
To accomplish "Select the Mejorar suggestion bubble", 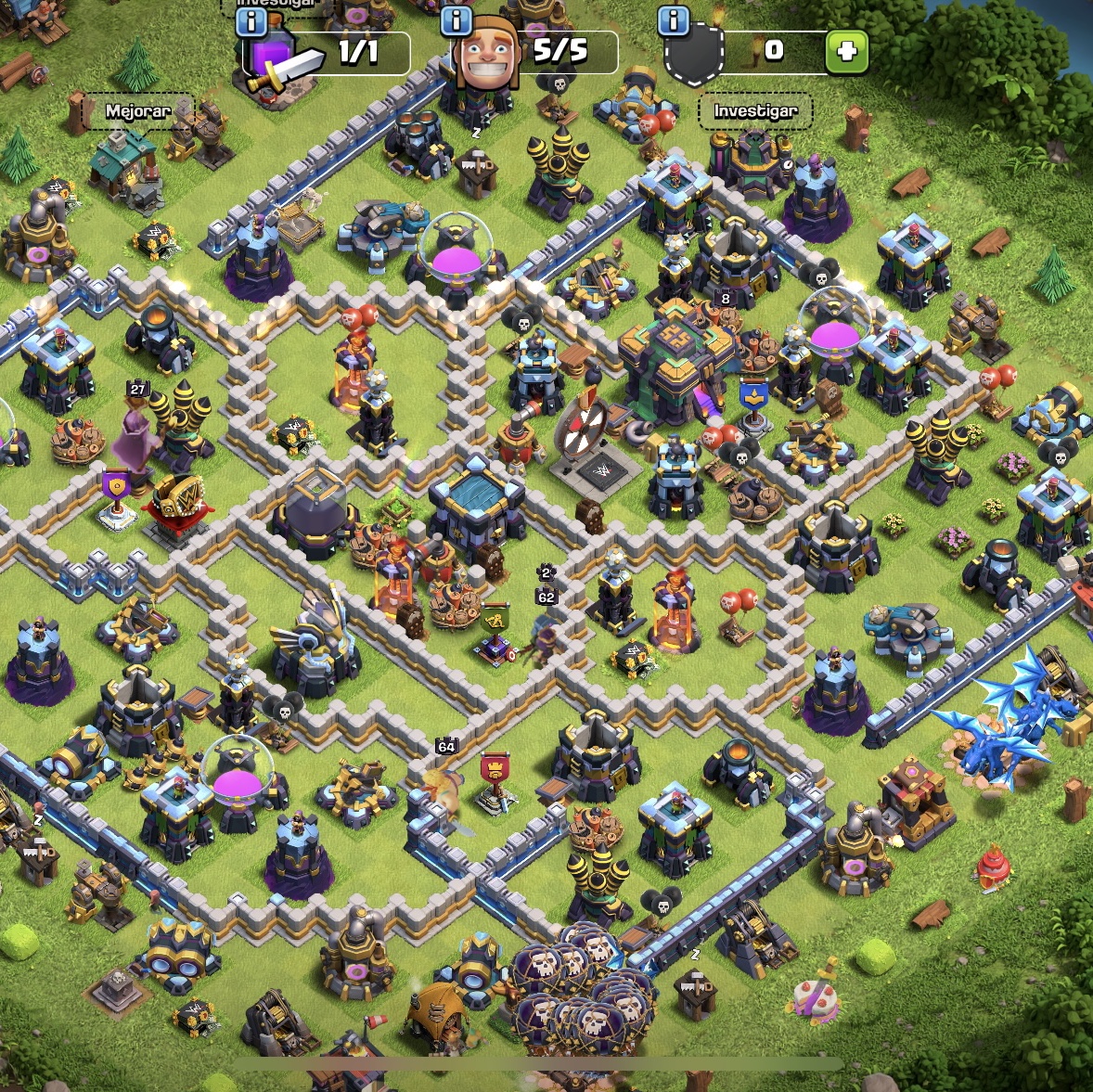I will 138,111.
